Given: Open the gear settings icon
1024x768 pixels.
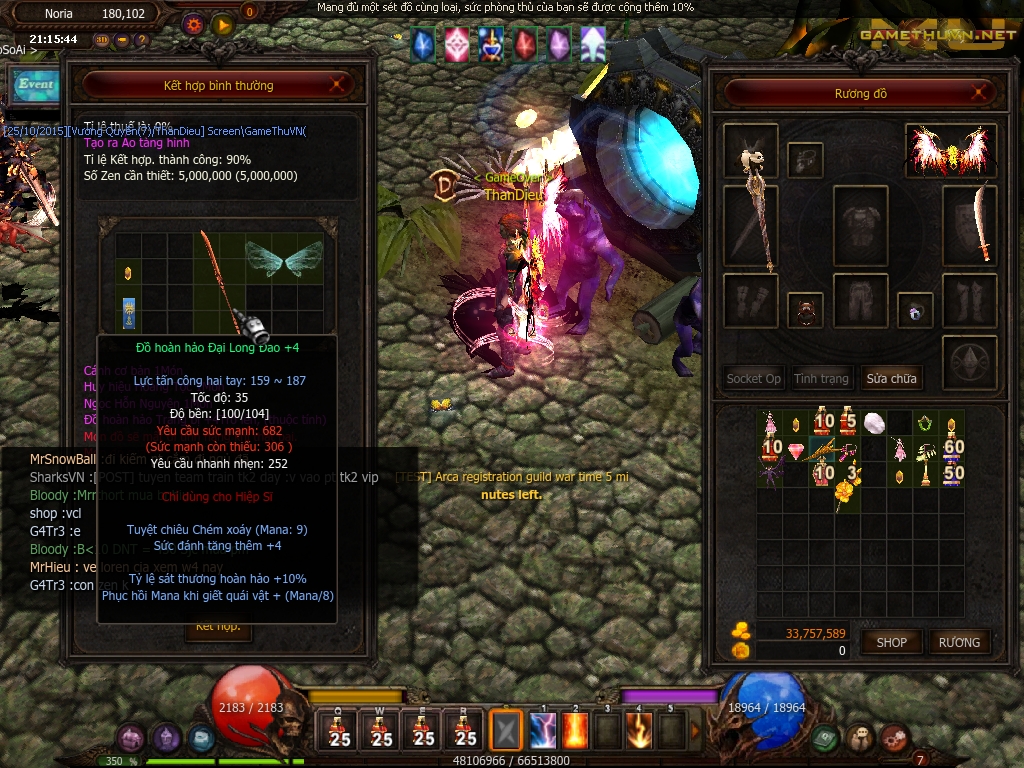Looking at the screenshot, I should pyautogui.click(x=194, y=23).
